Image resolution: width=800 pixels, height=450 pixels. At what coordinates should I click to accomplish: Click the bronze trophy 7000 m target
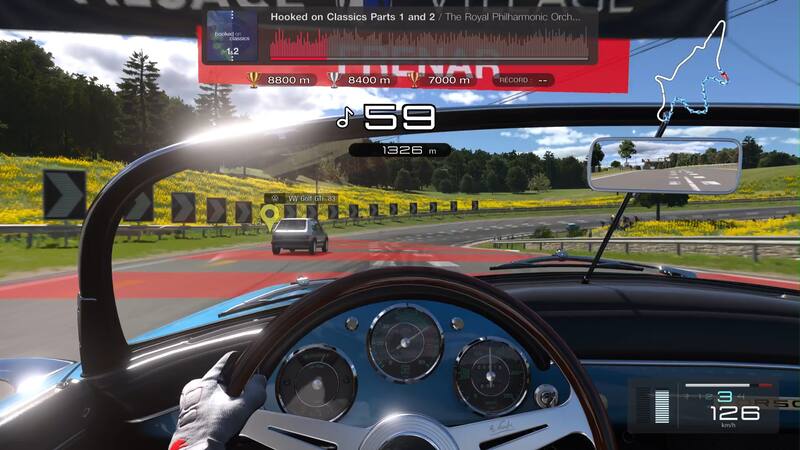438,79
